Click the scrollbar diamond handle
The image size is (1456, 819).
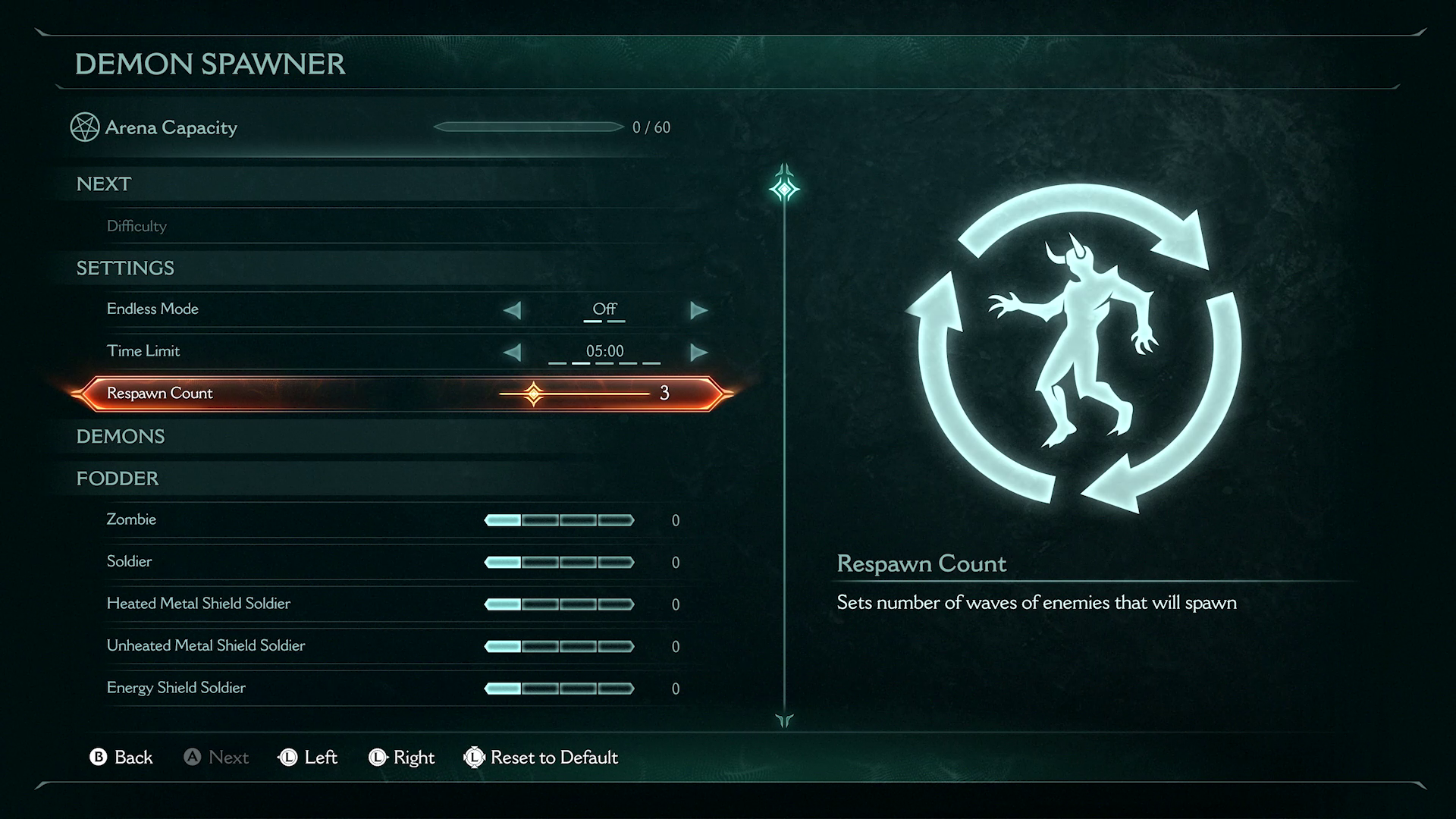coord(784,188)
